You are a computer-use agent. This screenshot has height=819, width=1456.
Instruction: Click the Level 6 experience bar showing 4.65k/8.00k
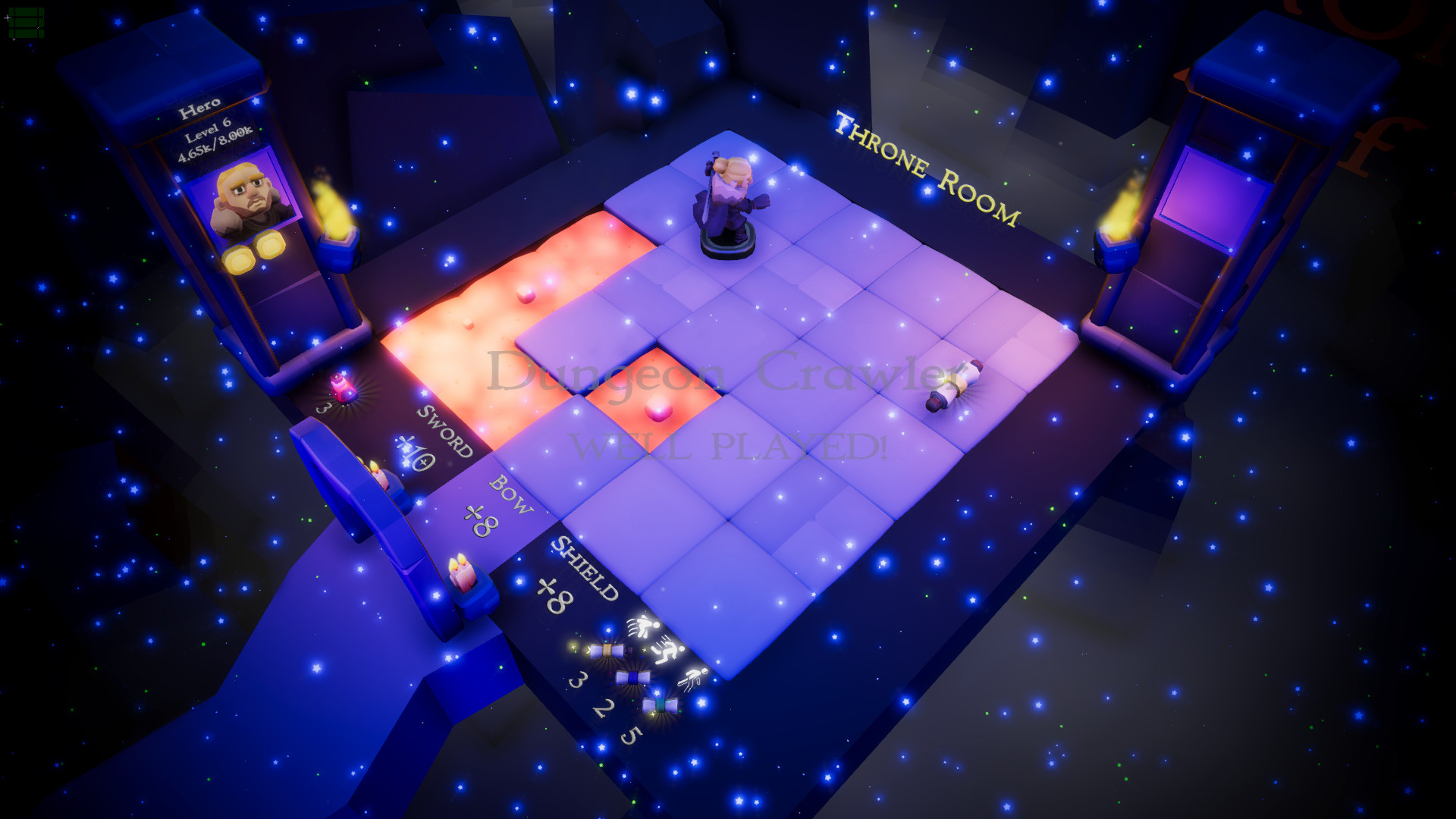pyautogui.click(x=215, y=136)
